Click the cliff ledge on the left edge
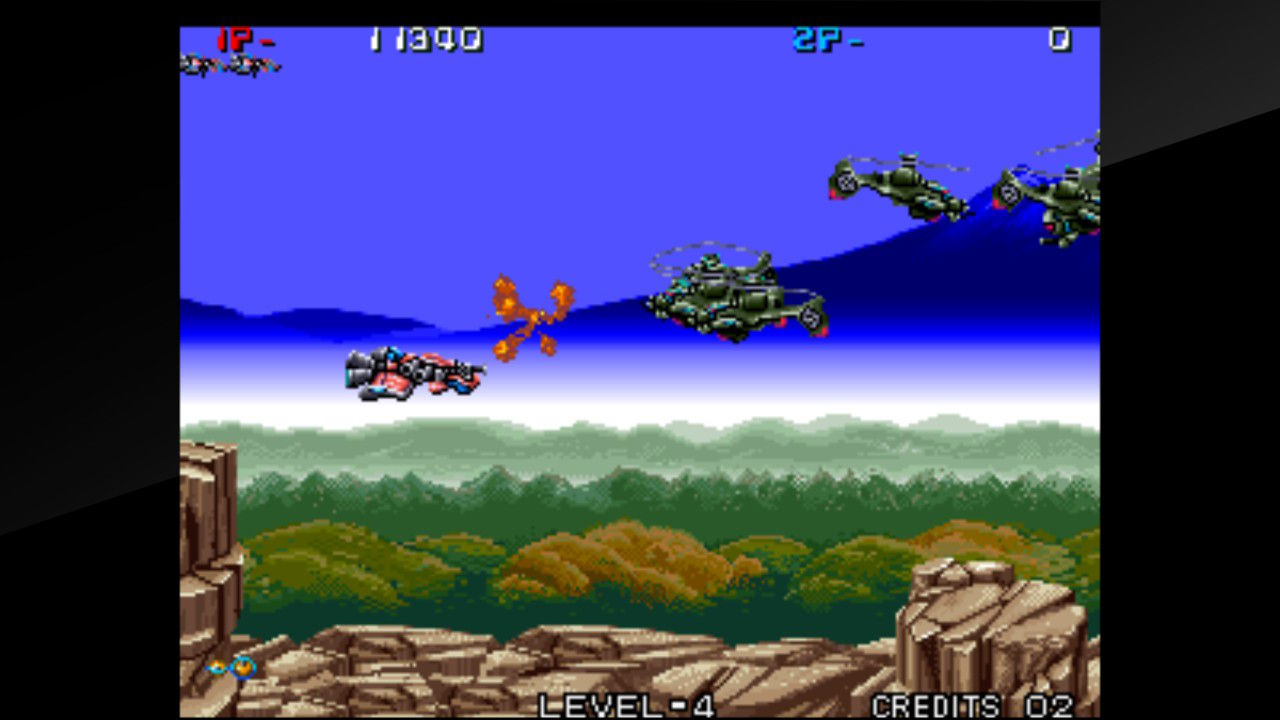The height and width of the screenshot is (720, 1280). tap(205, 520)
